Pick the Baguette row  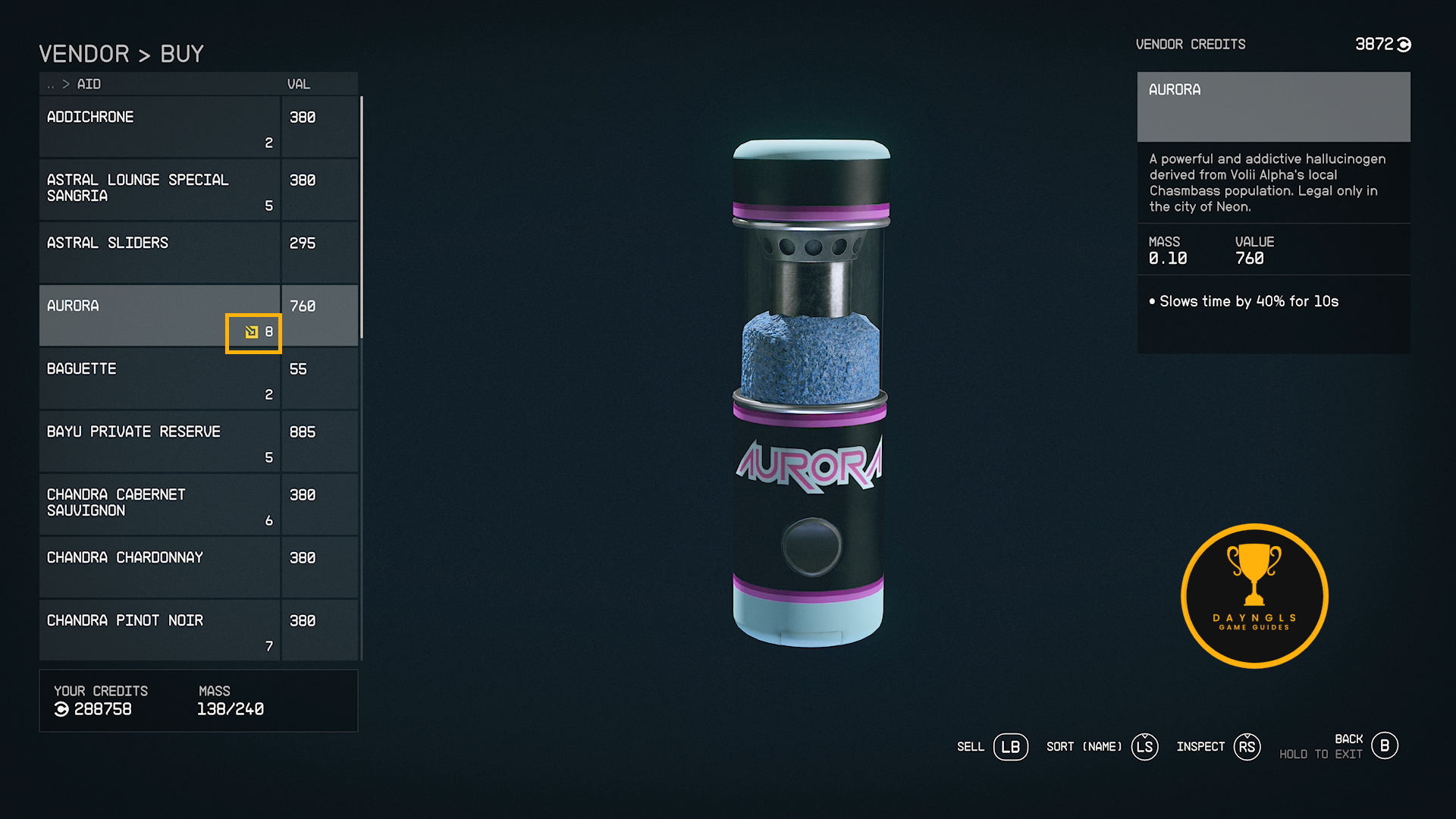[x=159, y=378]
